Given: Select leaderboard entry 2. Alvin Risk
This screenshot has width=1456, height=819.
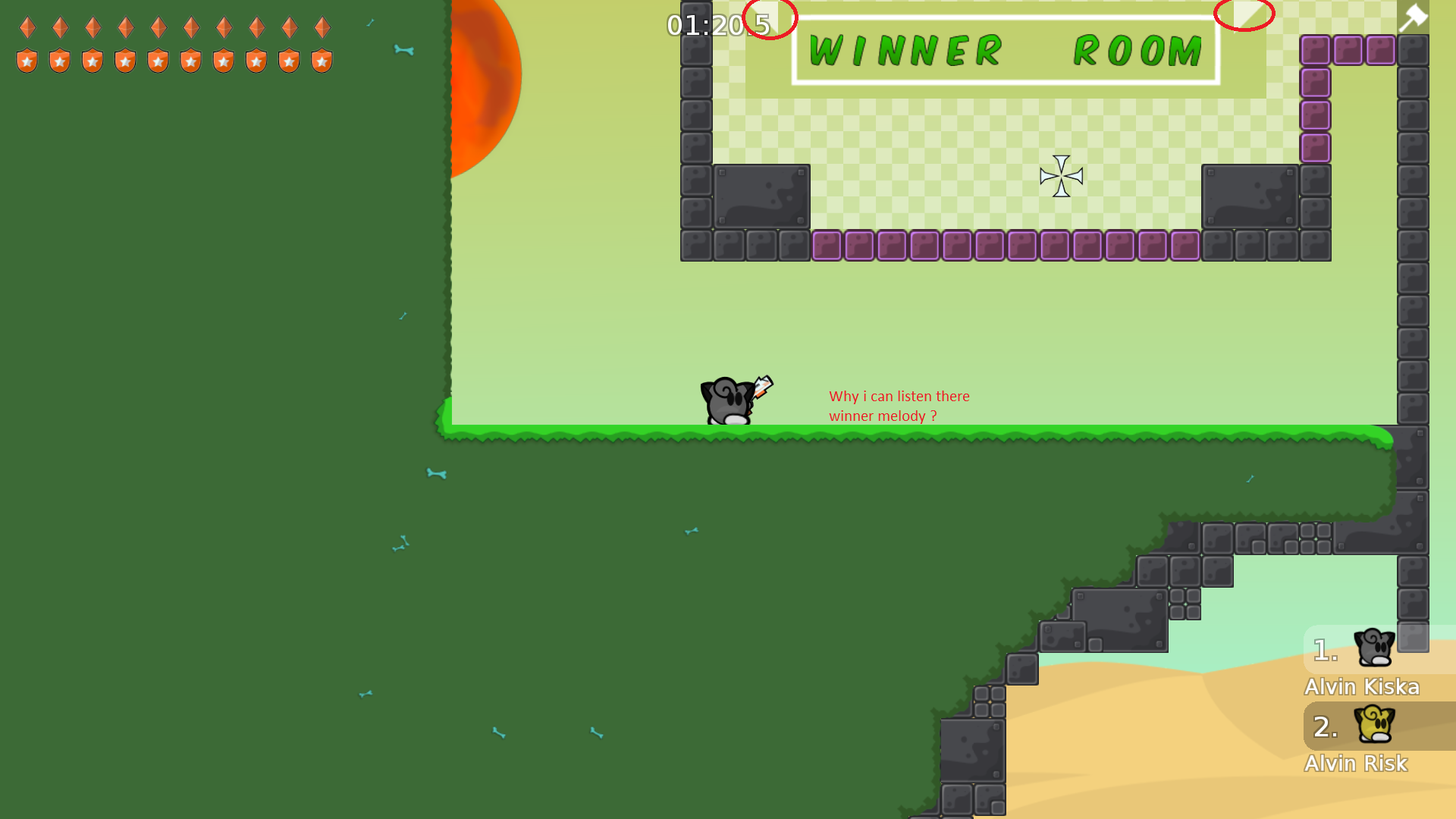Looking at the screenshot, I should click(x=1356, y=763).
